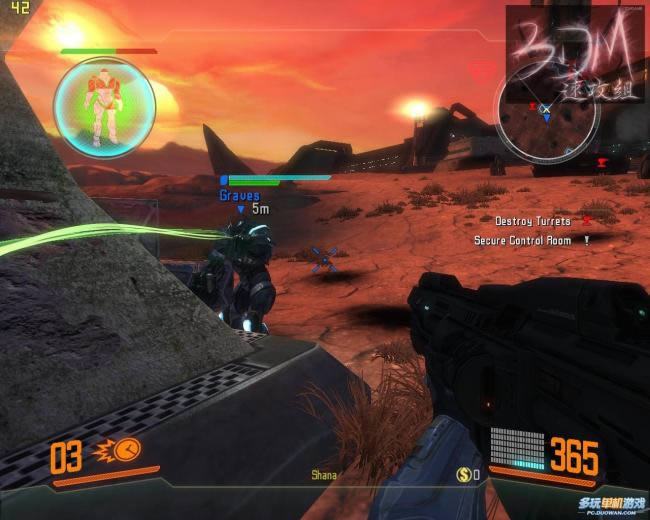Click the Graves squadmate name tag

click(x=239, y=196)
